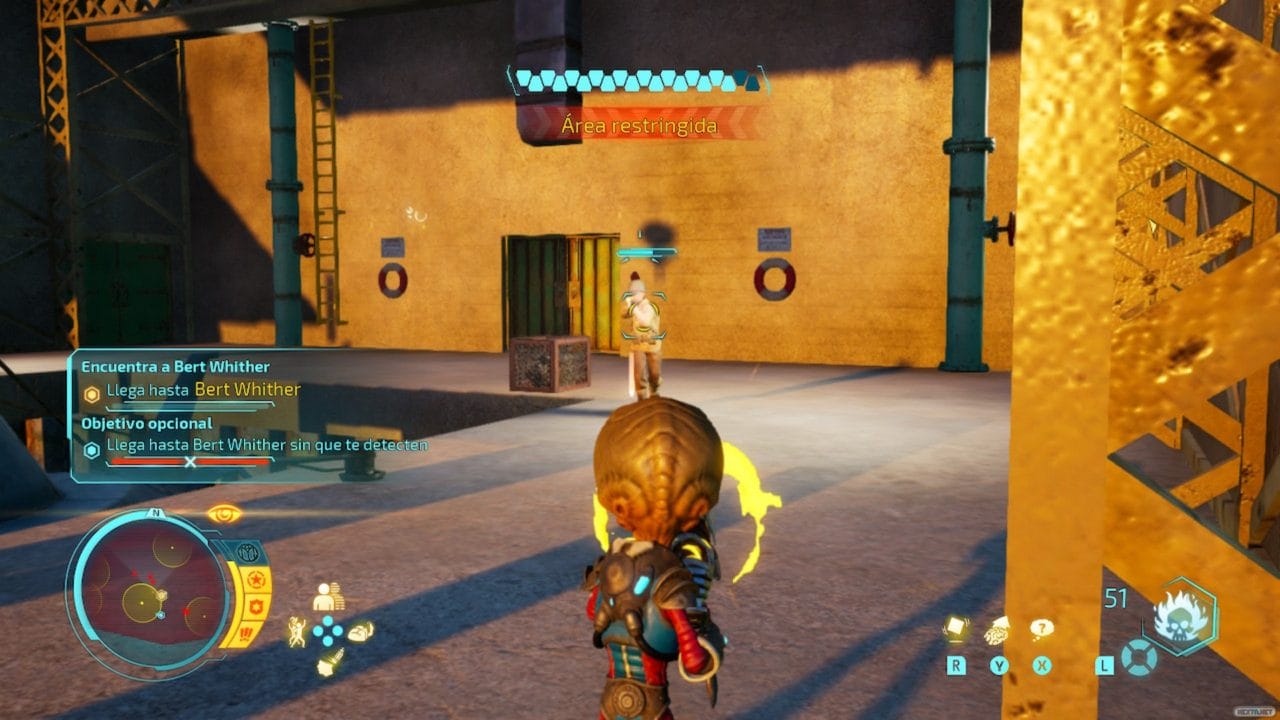The width and height of the screenshot is (1280, 720).
Task: Open the weapon wheel icon
Action: [1139, 656]
